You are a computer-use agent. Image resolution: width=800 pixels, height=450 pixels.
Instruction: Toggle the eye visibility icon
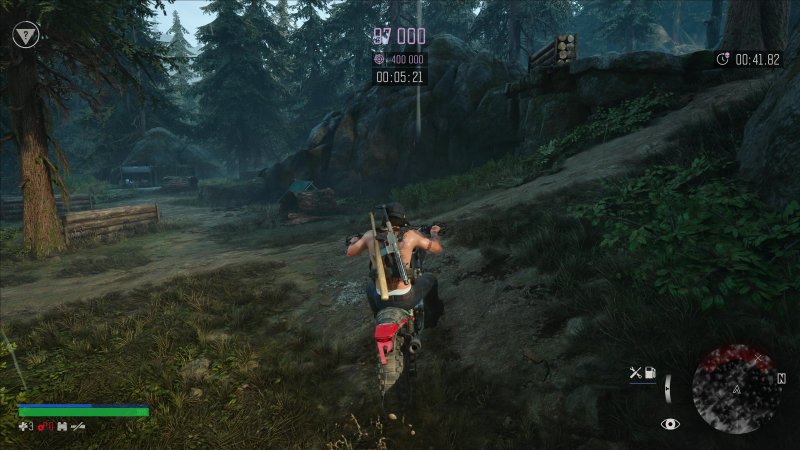point(670,424)
